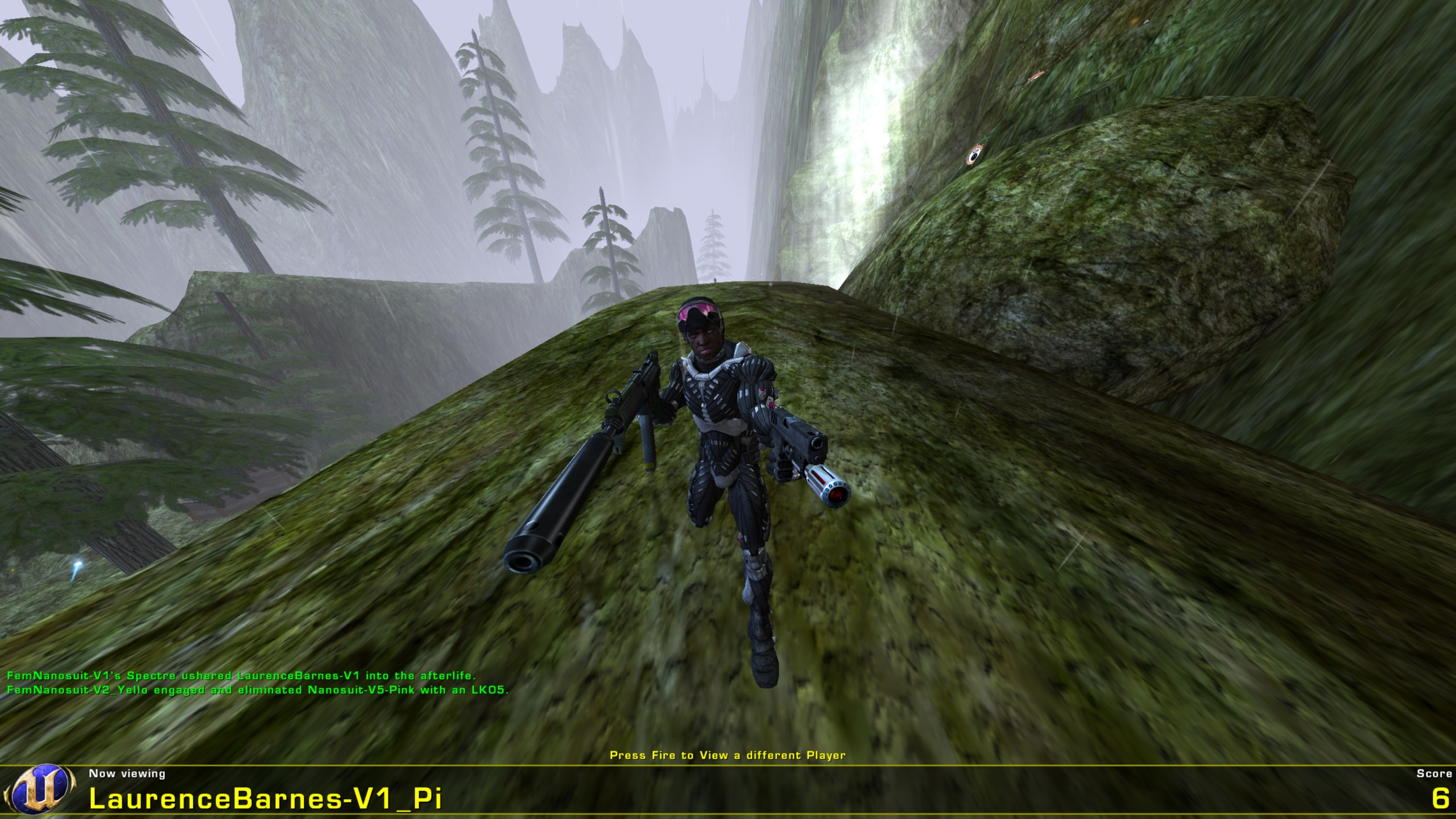Toggle spectating via Press Fire prompt
This screenshot has height=819, width=1456.
click(728, 754)
